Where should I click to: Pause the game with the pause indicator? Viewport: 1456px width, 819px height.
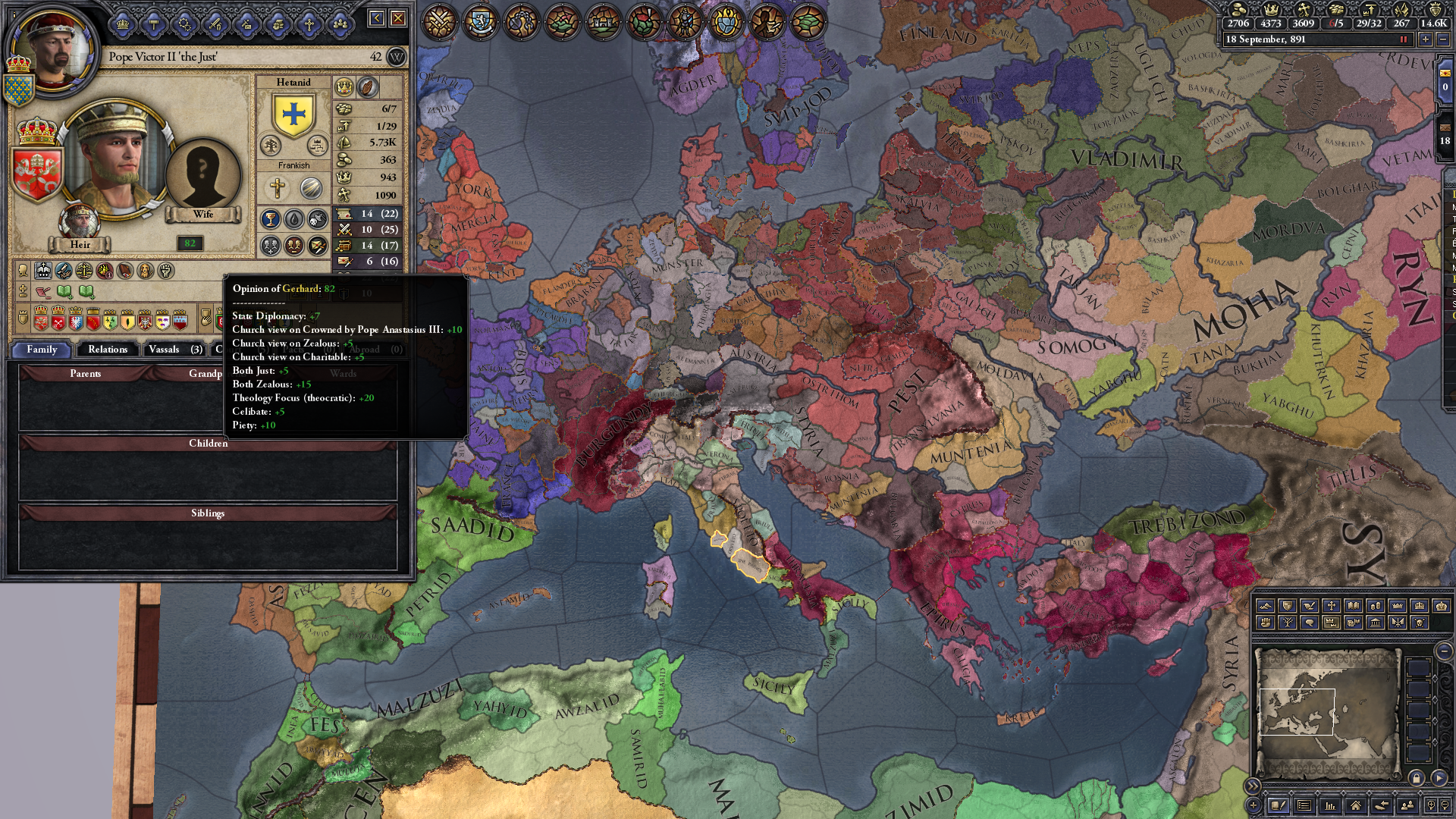[1404, 39]
